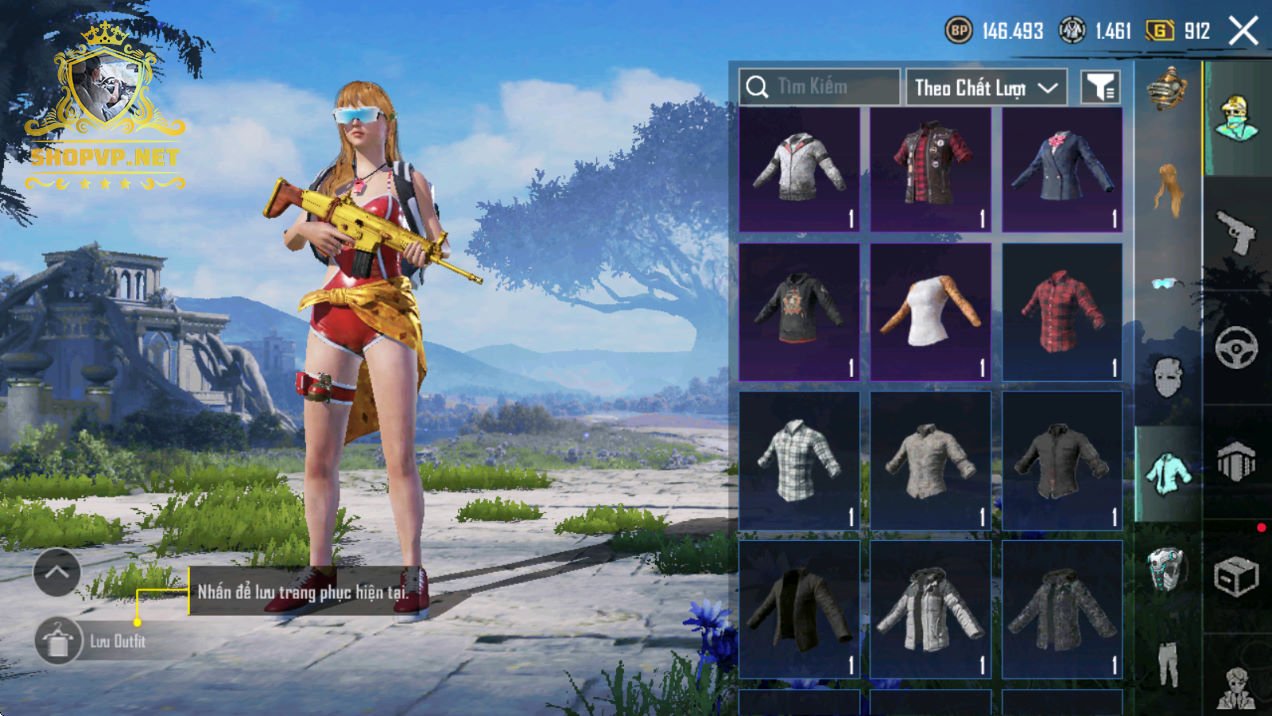The width and height of the screenshot is (1272, 716).
Task: Choose the black open blazer jacket
Action: [x=799, y=608]
